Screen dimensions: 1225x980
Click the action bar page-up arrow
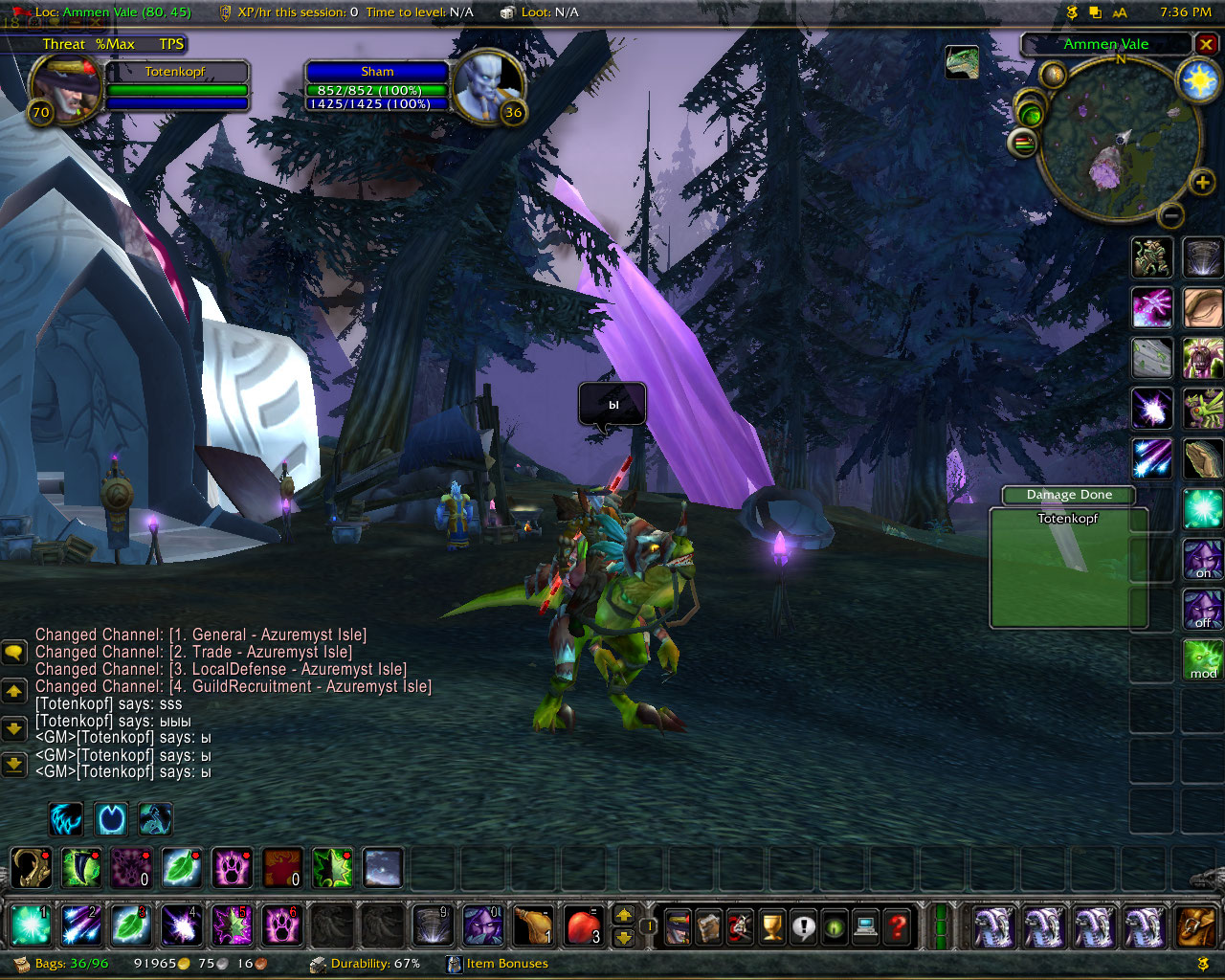pyautogui.click(x=624, y=915)
